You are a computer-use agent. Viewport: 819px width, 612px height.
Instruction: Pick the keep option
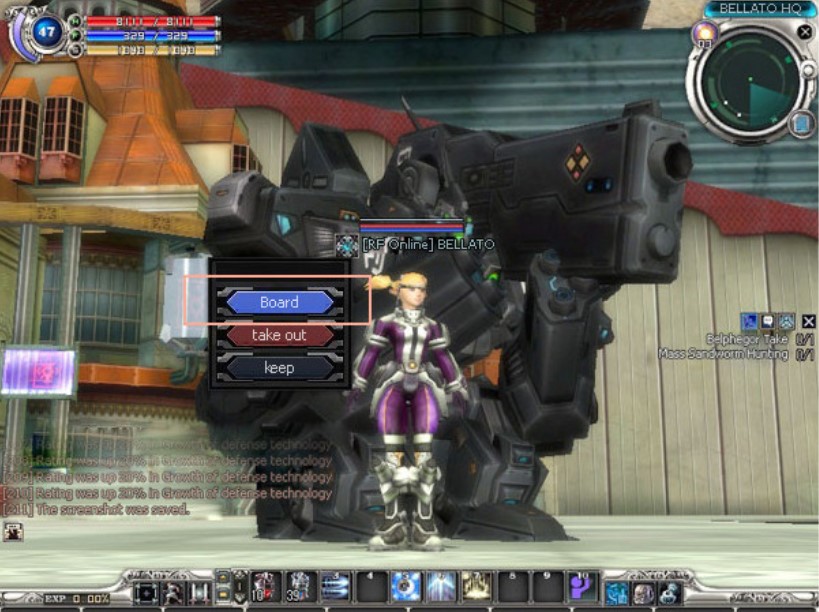pos(279,367)
